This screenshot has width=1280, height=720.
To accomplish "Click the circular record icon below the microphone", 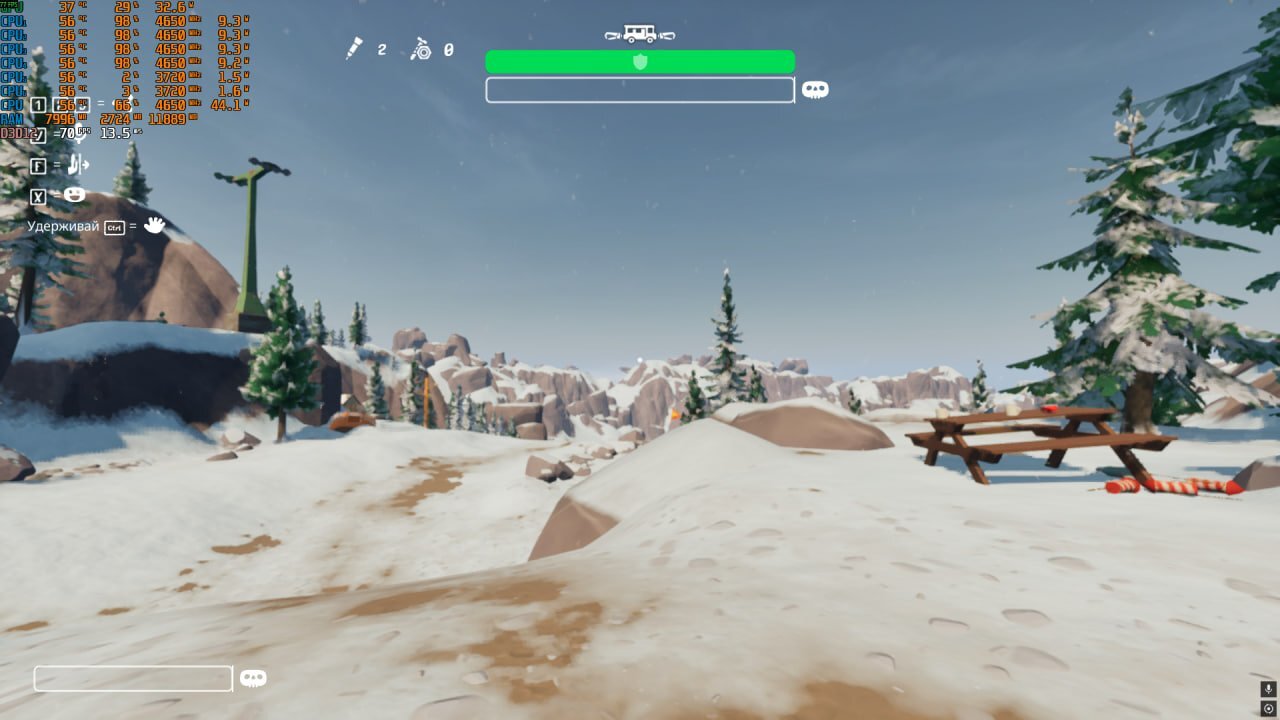I will (1268, 708).
